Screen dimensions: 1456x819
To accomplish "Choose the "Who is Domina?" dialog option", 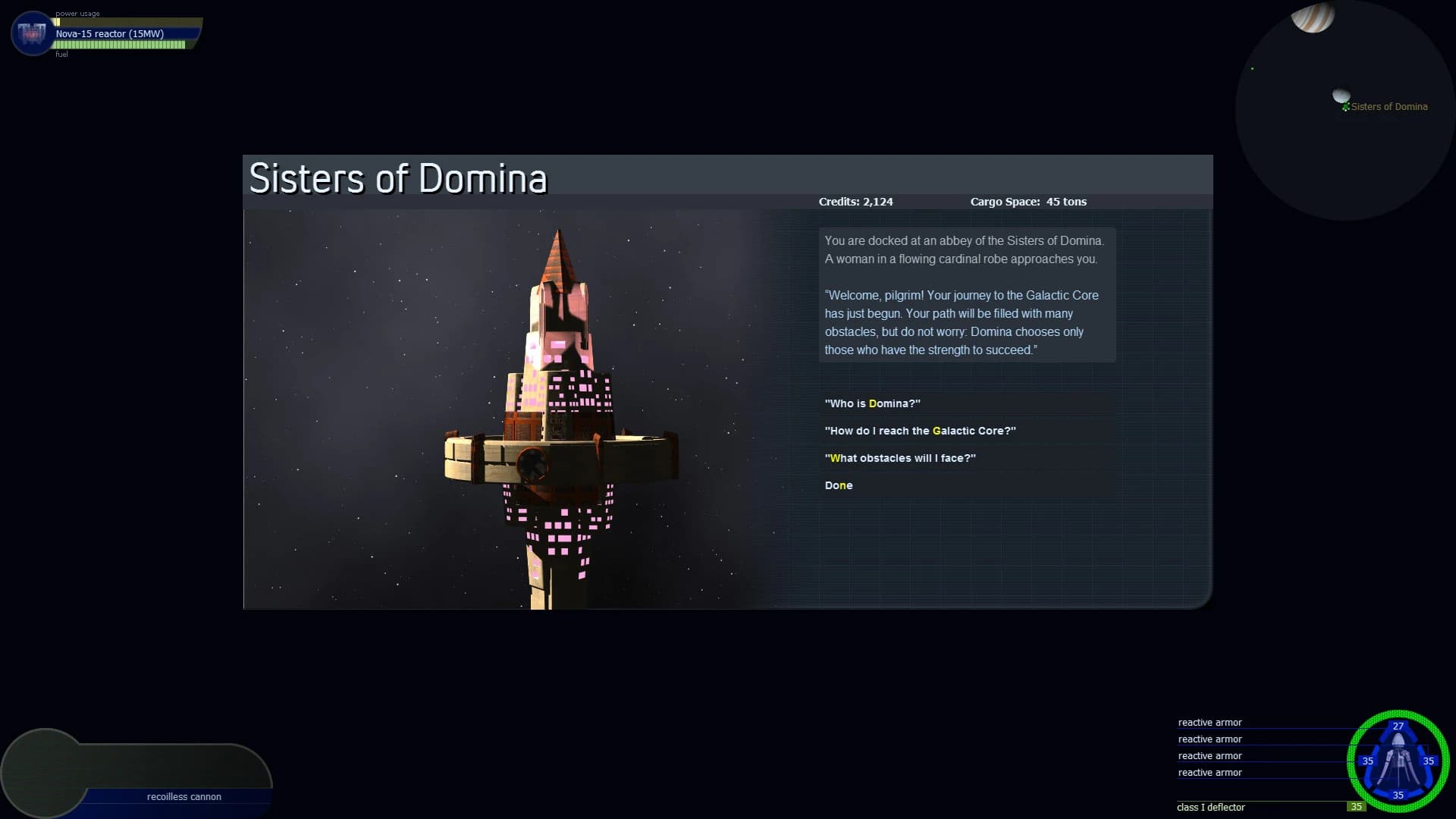I will click(x=872, y=403).
